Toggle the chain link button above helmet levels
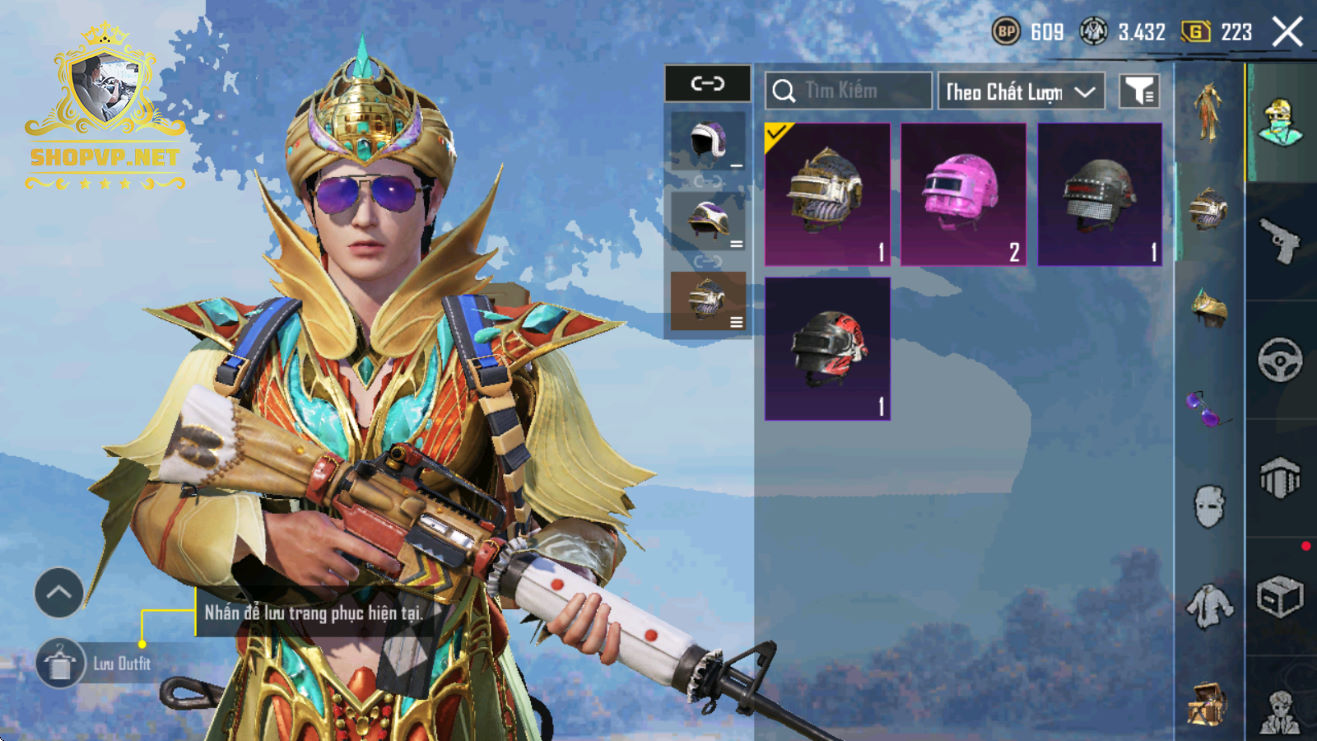Viewport: 1317px width, 741px height. tap(707, 84)
